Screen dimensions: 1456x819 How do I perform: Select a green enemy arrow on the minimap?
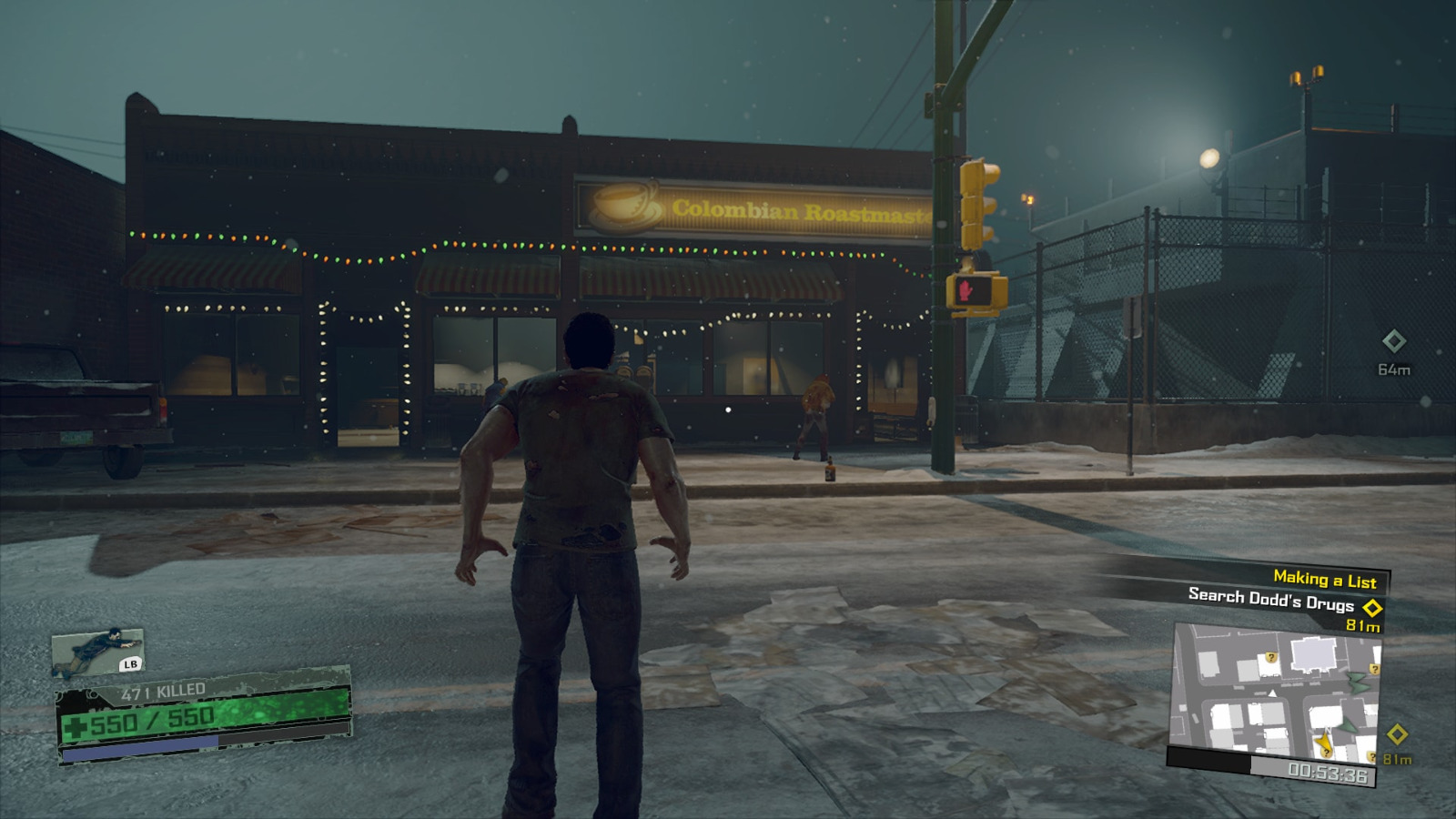point(1356,682)
